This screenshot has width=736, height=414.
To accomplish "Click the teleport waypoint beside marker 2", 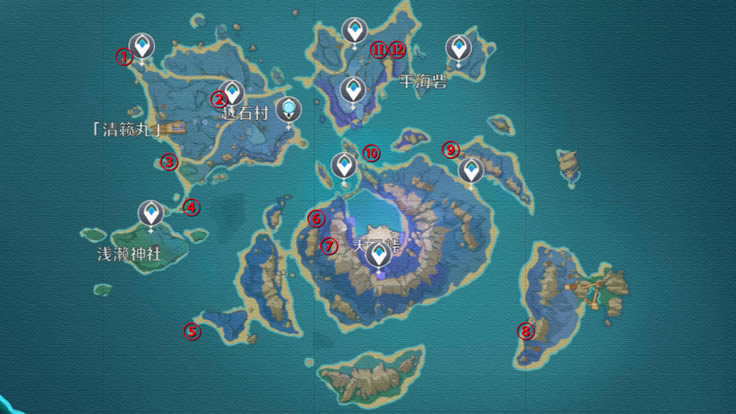I will (233, 93).
